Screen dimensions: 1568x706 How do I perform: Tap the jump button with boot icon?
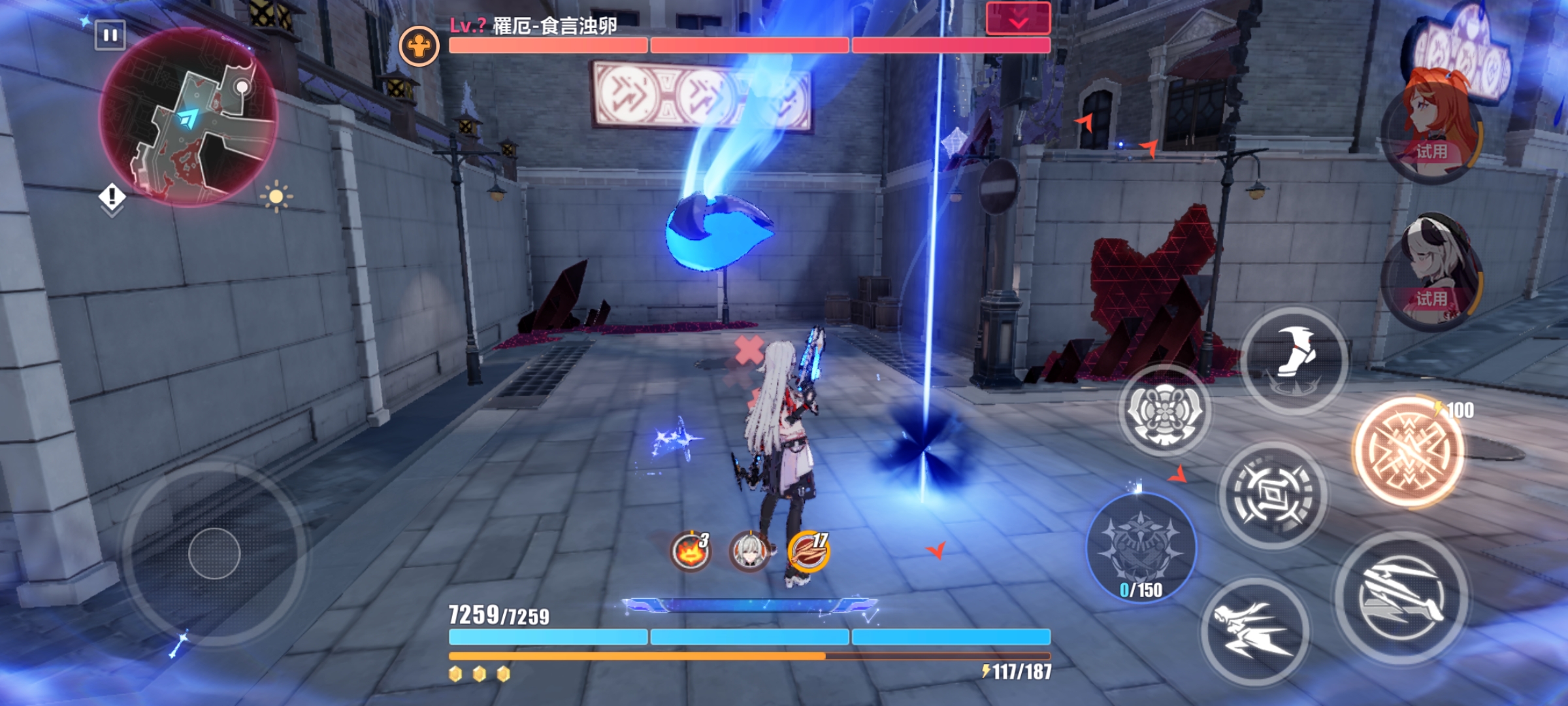click(1294, 360)
